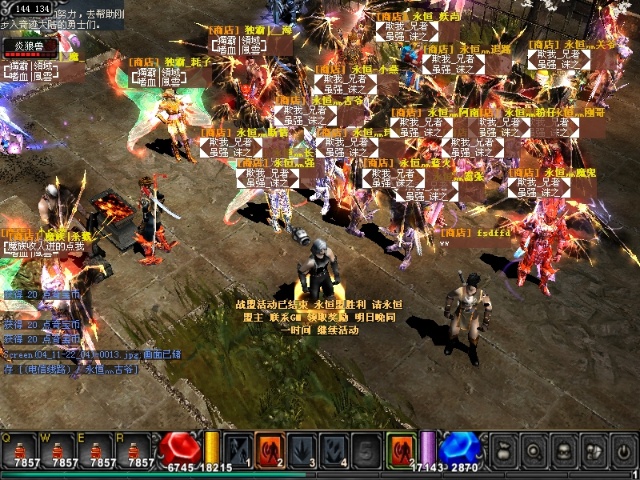This screenshot has height=480, width=640.
Task: Click the empty hotbar slot numbered 5
Action: [367, 450]
